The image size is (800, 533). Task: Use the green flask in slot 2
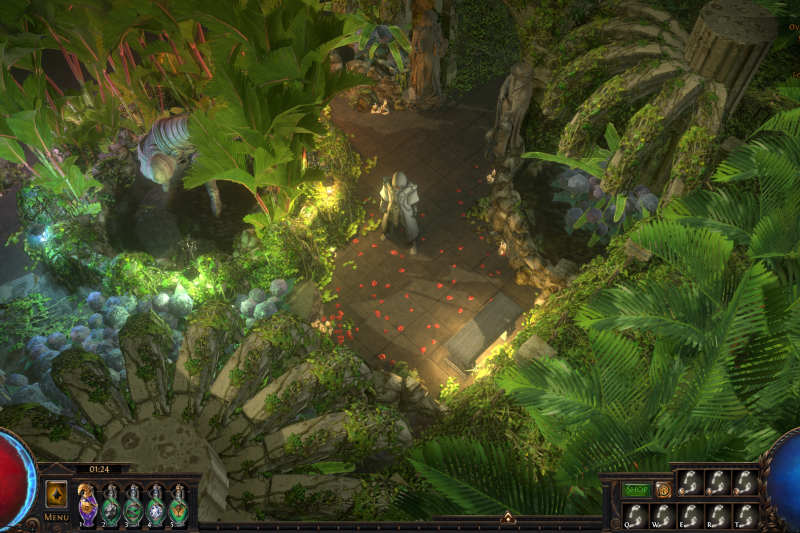point(110,503)
